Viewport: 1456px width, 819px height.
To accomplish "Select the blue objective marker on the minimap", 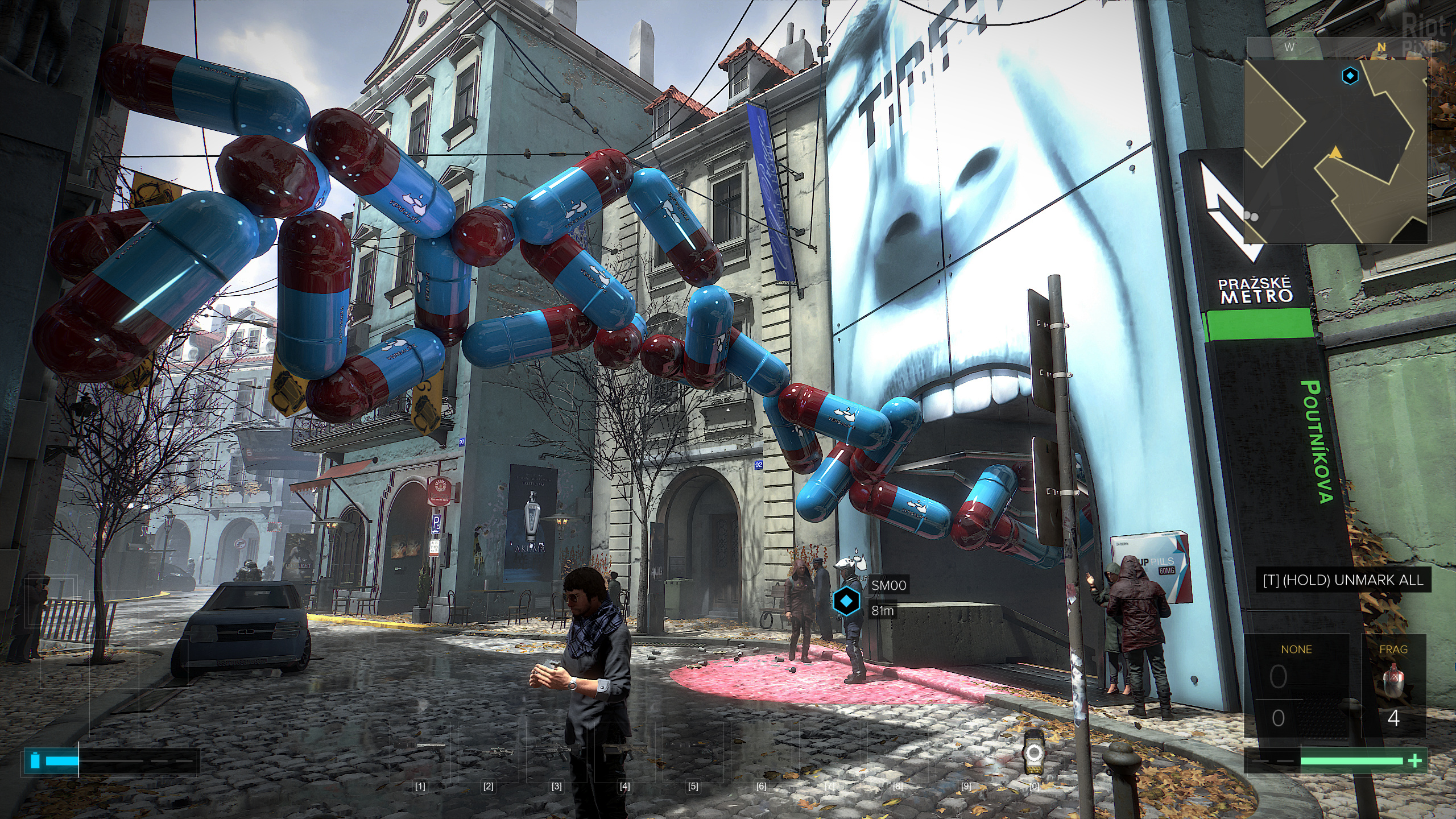I will click(x=1350, y=76).
